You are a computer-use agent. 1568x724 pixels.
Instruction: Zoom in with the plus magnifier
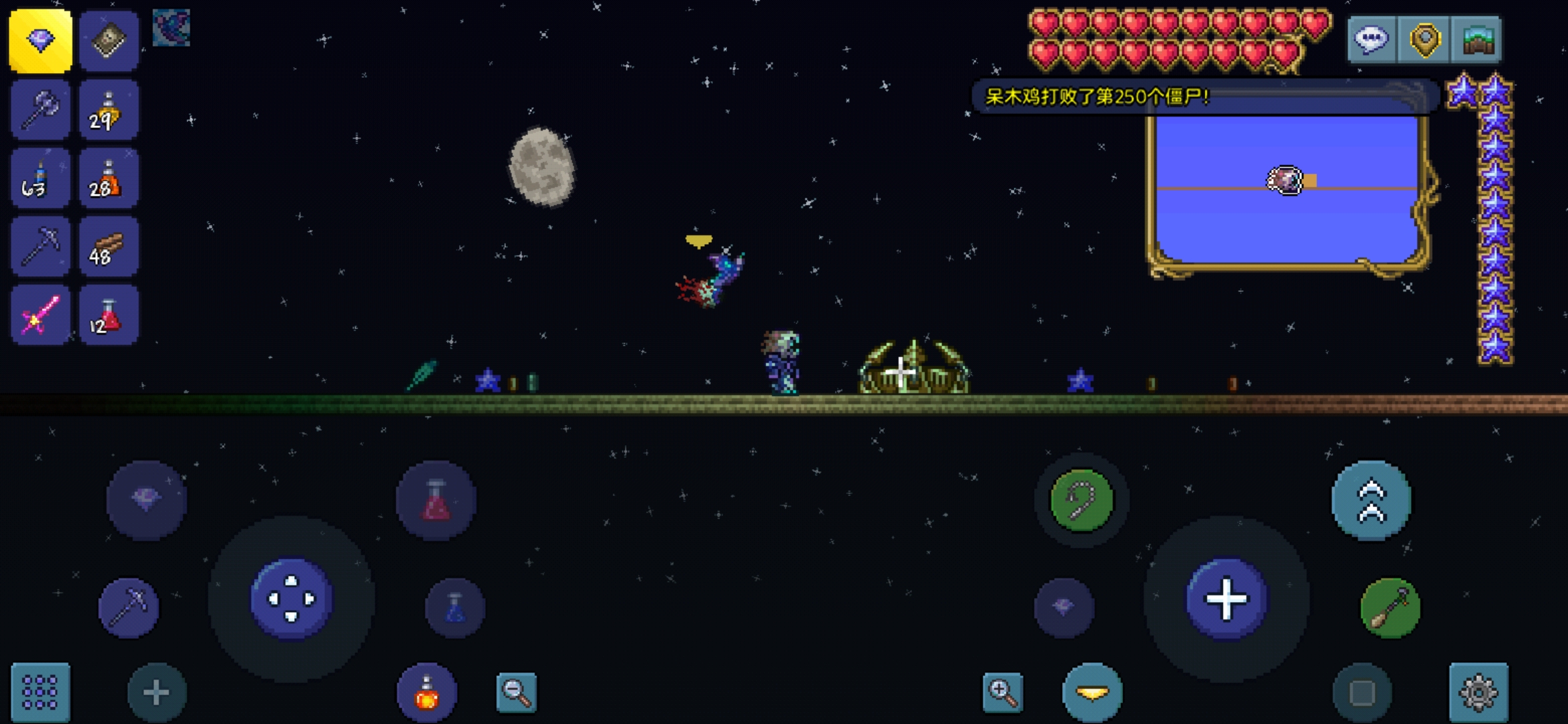tap(1002, 692)
